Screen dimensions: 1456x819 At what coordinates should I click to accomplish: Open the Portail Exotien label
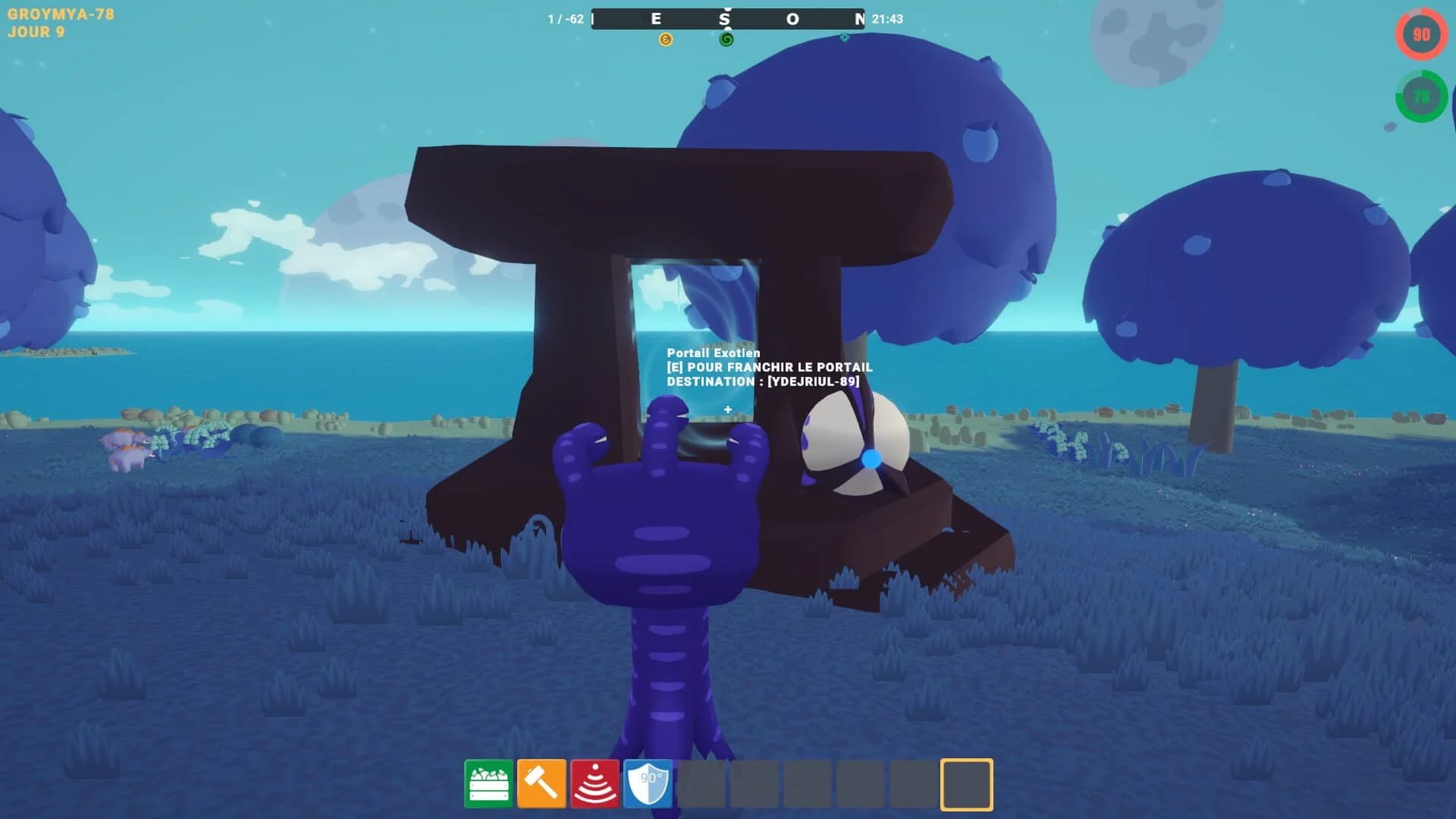click(712, 353)
